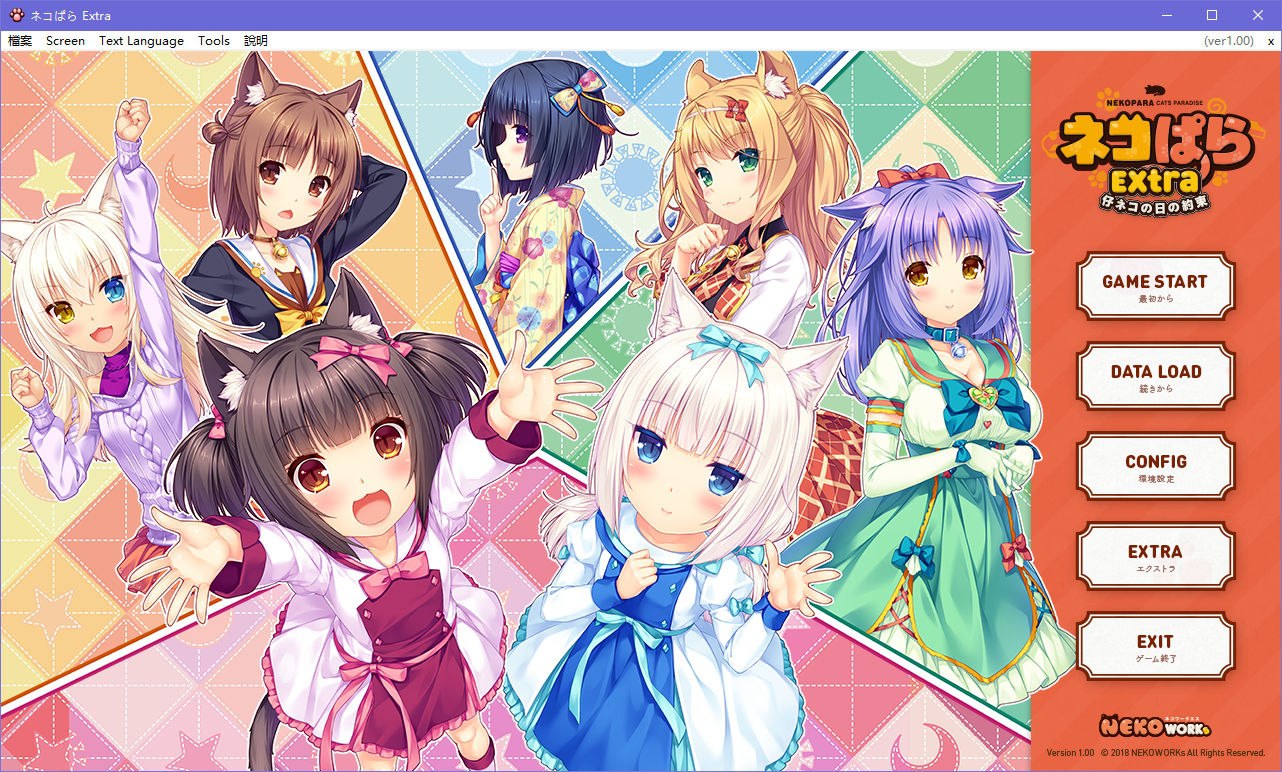
Task: Open the Tools menu
Action: 213,41
